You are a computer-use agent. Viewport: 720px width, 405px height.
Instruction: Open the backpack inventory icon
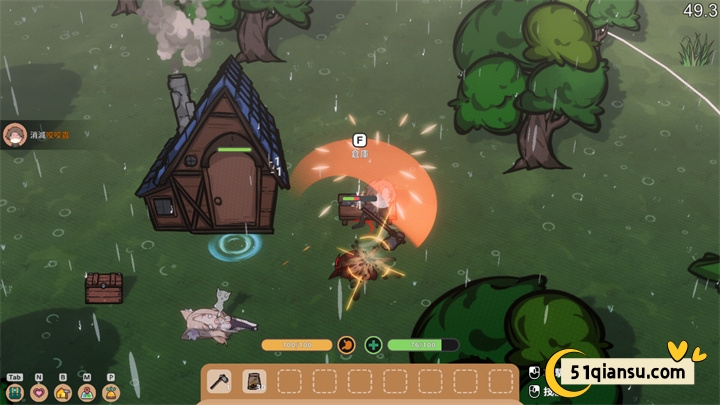coord(15,392)
